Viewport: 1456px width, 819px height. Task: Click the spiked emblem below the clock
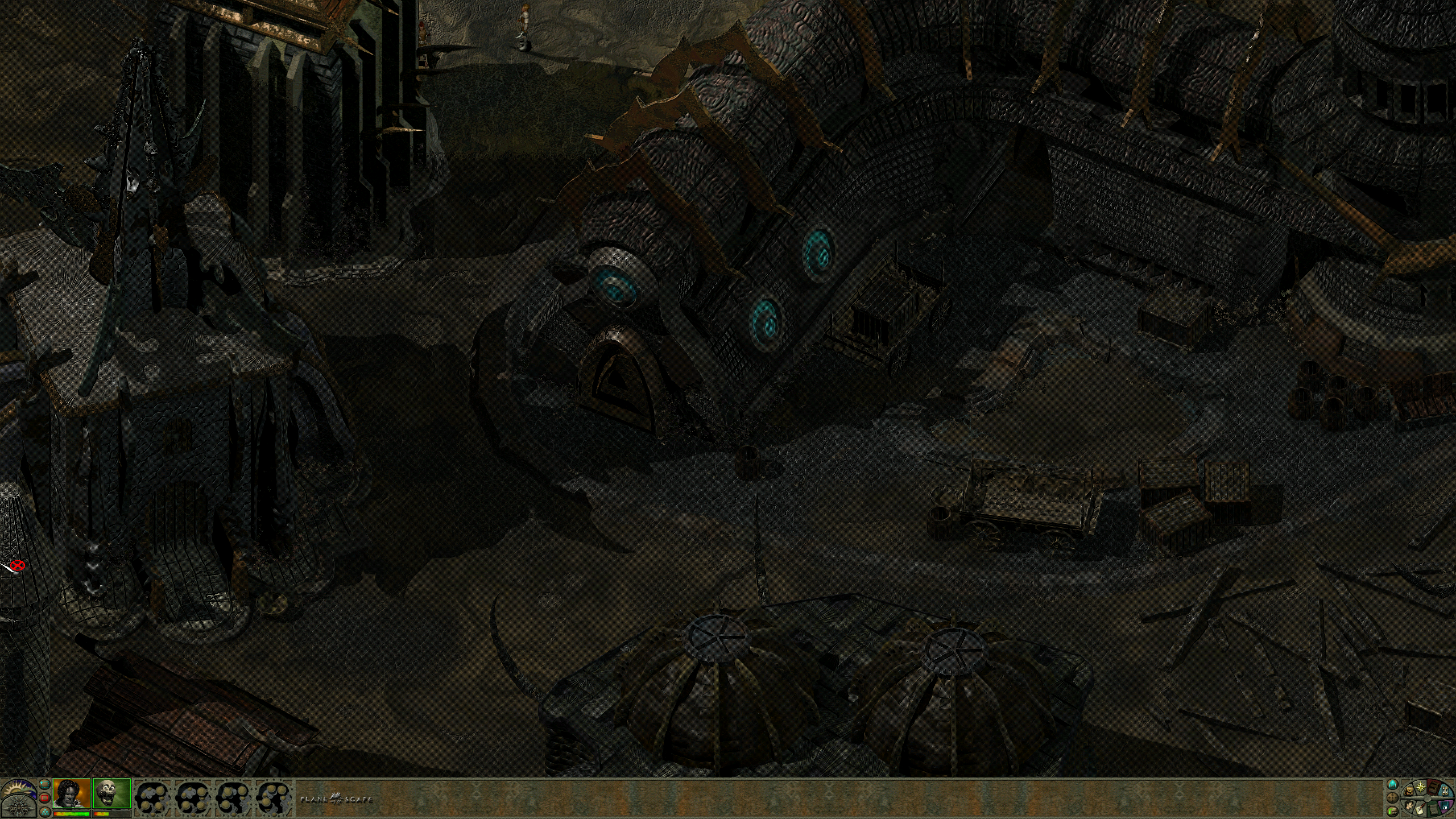pos(19,806)
